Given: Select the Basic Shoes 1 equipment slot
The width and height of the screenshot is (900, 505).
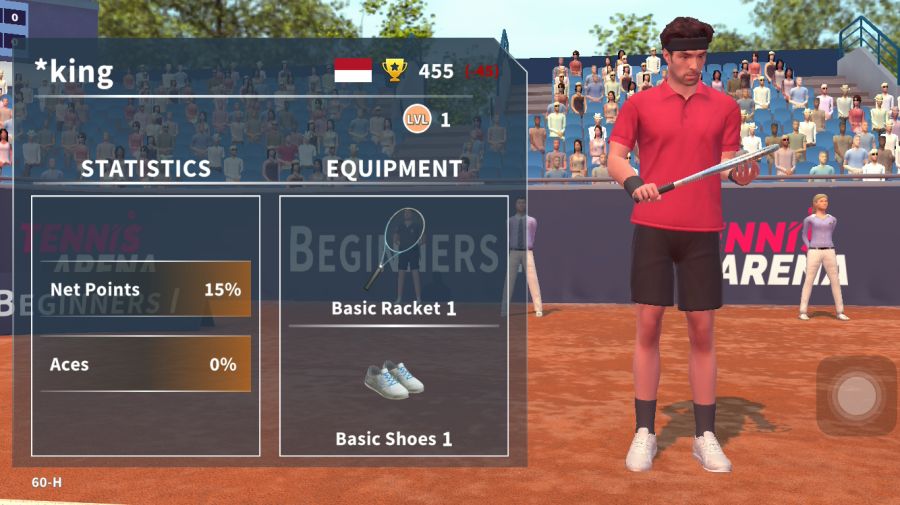Looking at the screenshot, I should click(393, 395).
